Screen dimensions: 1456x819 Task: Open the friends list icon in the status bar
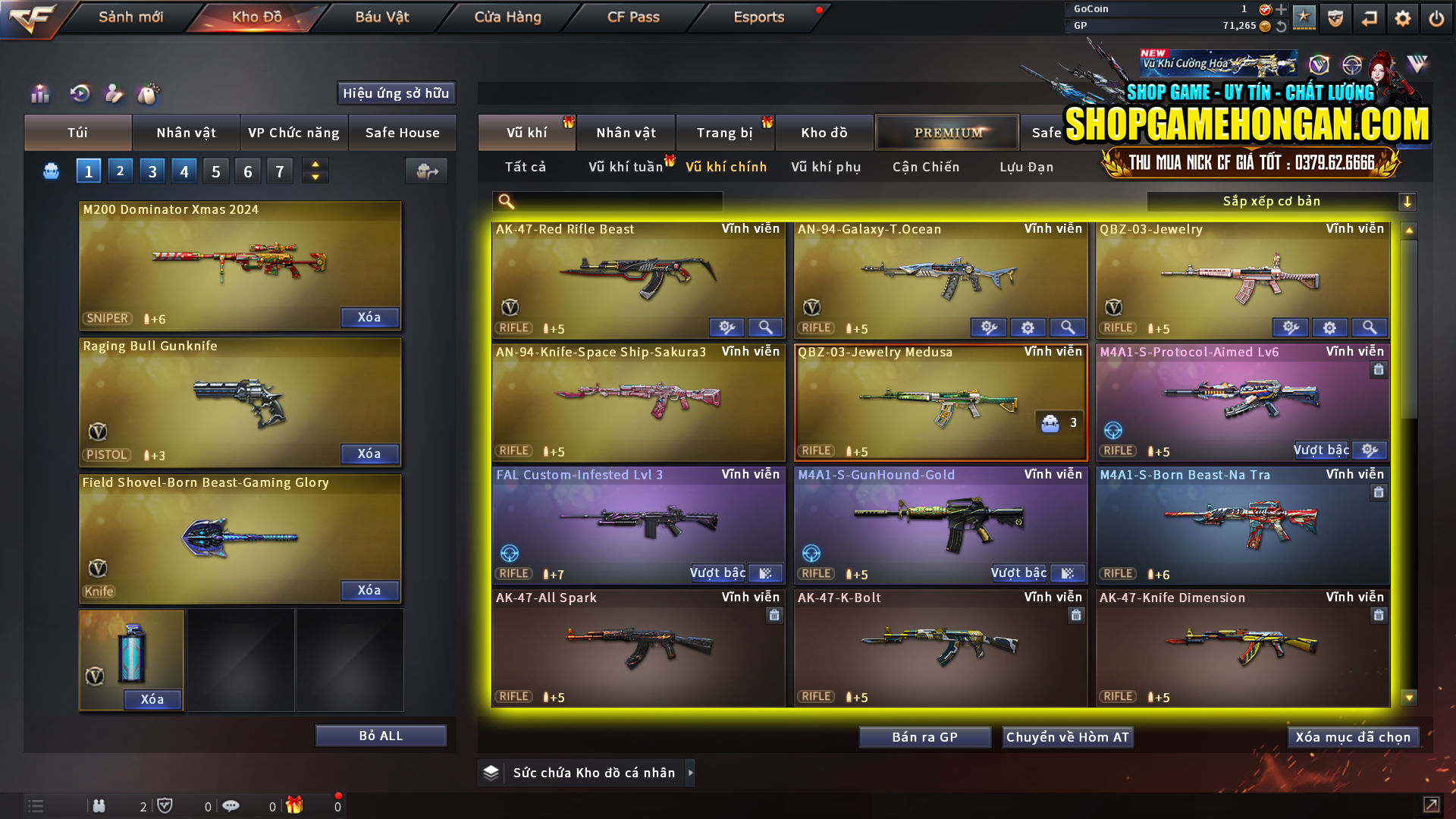tap(99, 805)
